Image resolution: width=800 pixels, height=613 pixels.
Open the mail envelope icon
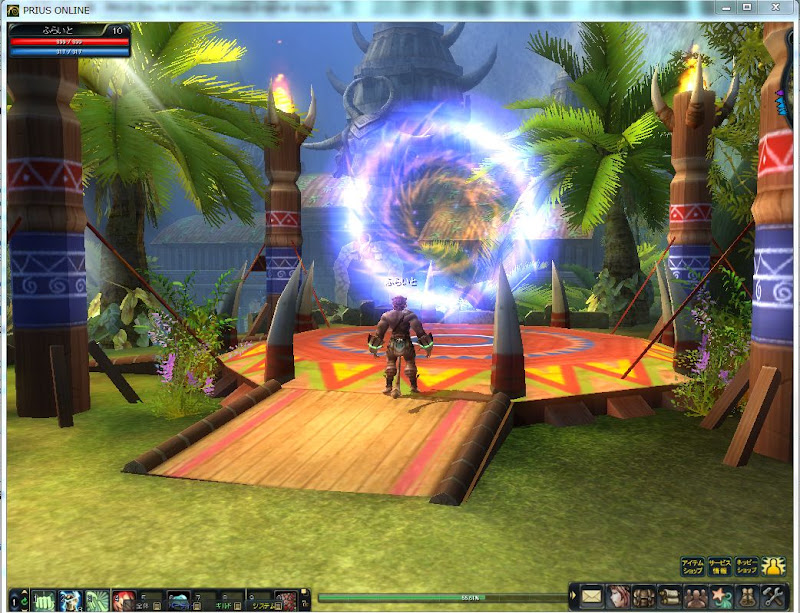pyautogui.click(x=592, y=598)
